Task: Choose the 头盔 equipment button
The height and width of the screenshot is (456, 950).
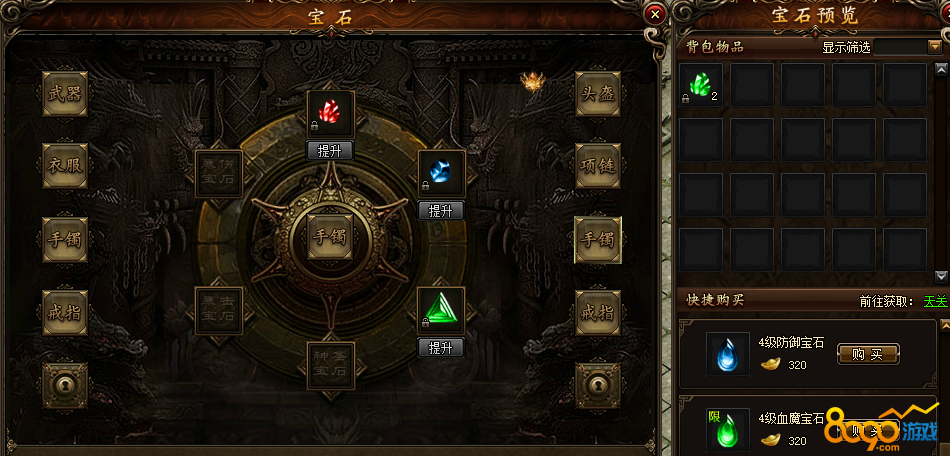Action: [598, 94]
